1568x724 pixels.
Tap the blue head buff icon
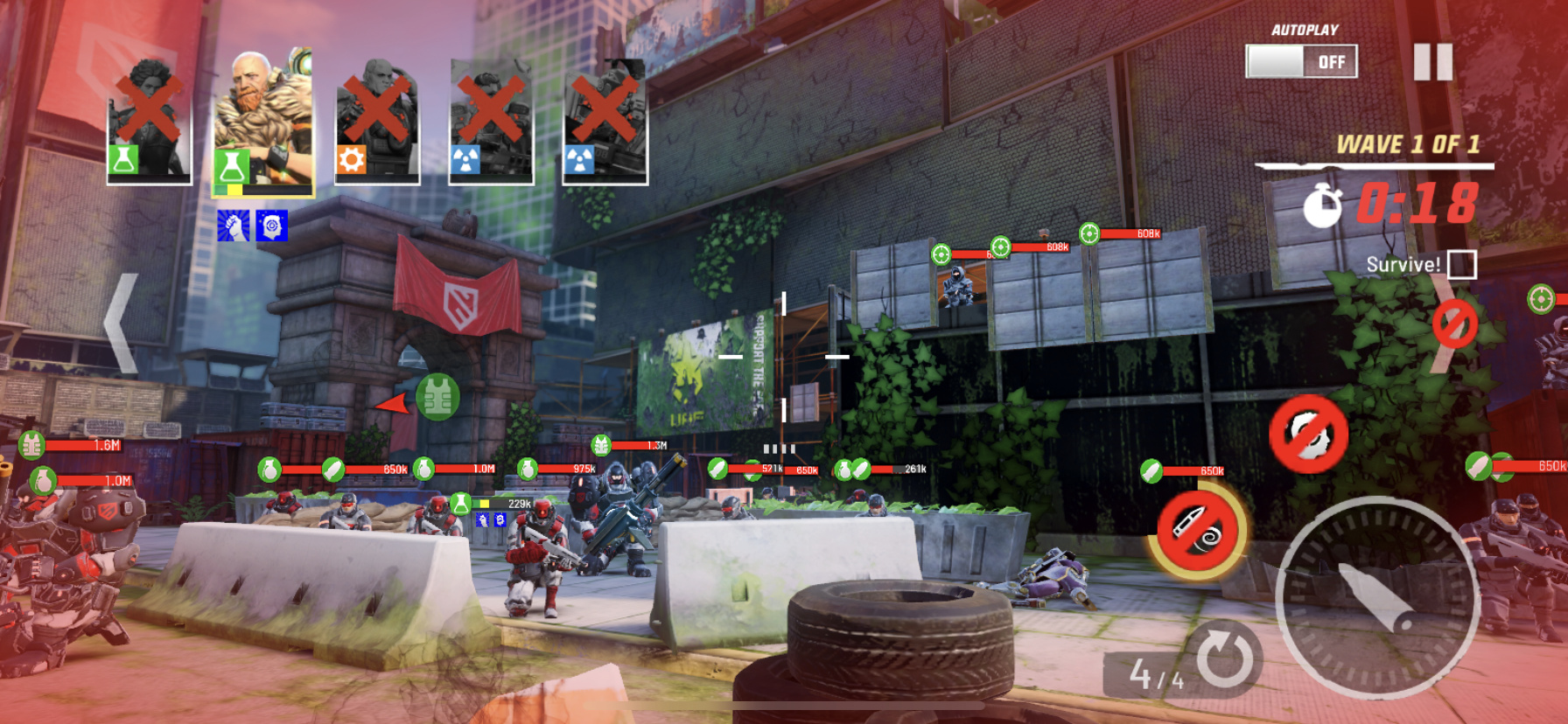tap(272, 226)
